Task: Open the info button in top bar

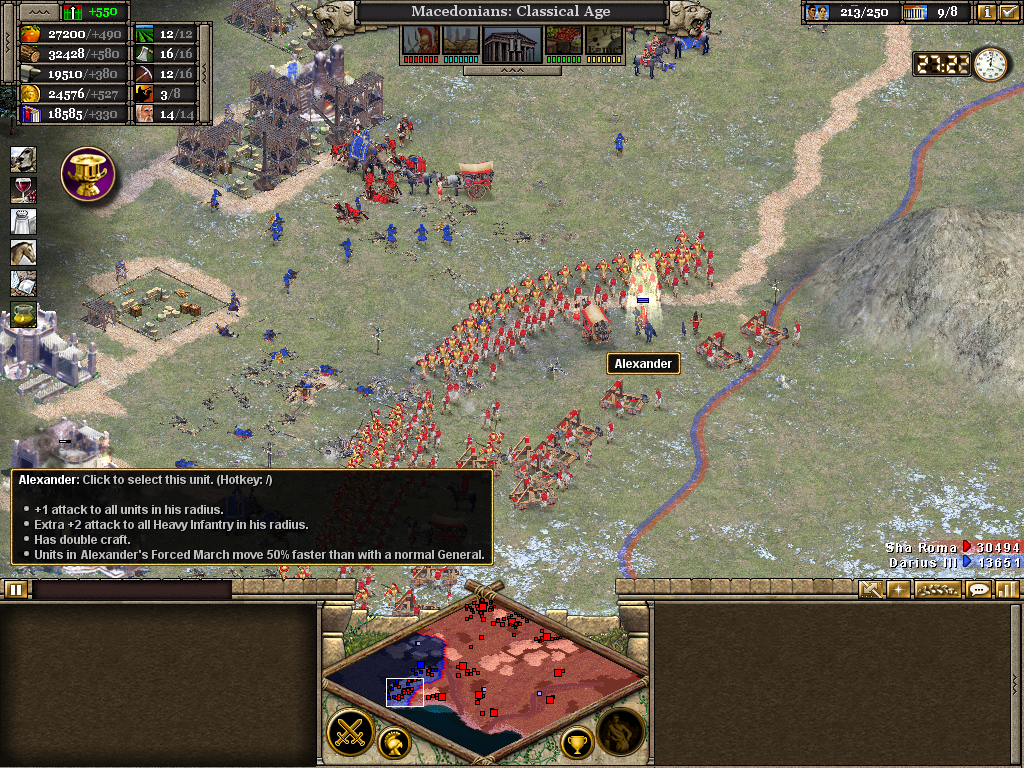Action: (986, 12)
